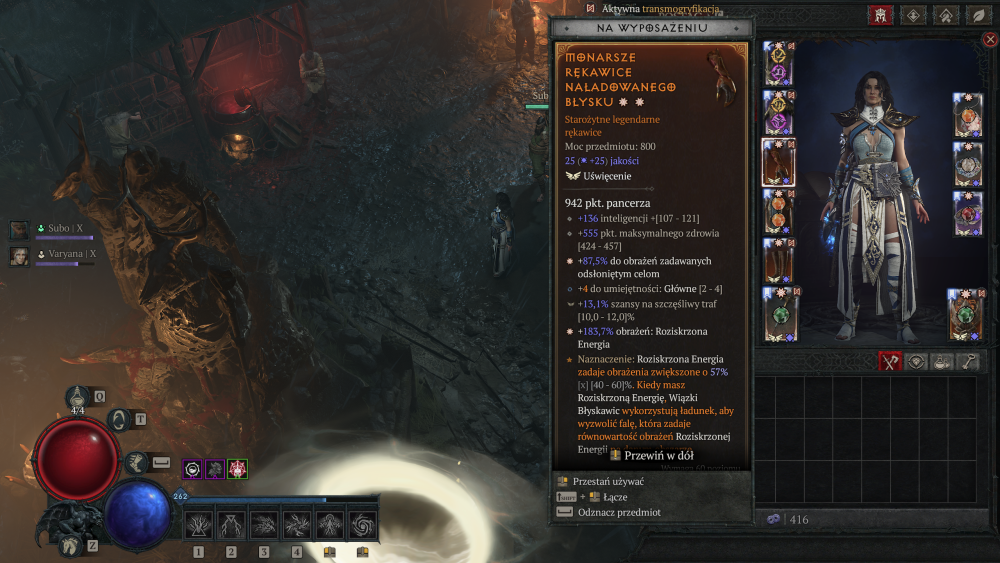Switch to the key inventory tab
The width and height of the screenshot is (1000, 563).
(x=969, y=362)
